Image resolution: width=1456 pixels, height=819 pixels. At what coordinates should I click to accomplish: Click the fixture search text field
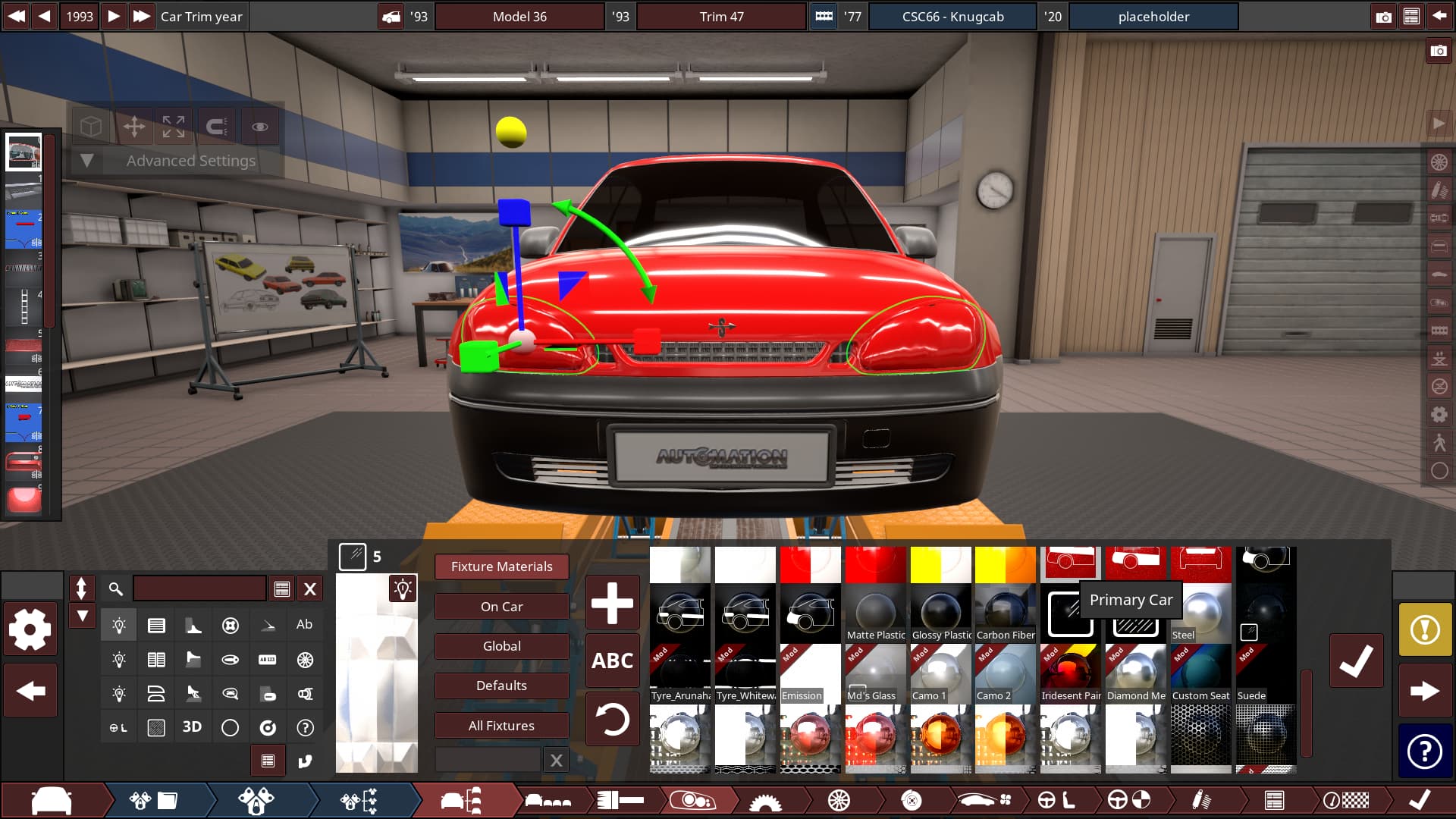click(199, 588)
